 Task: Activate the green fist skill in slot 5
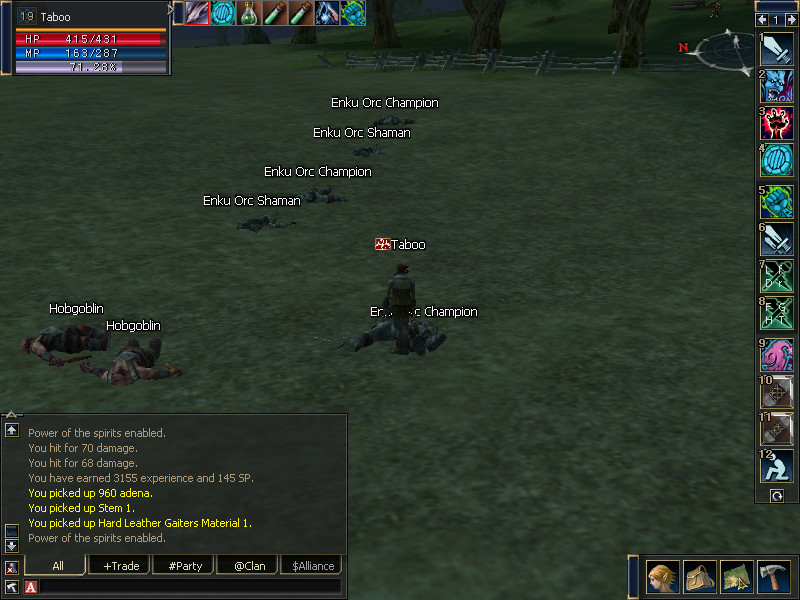tap(777, 202)
